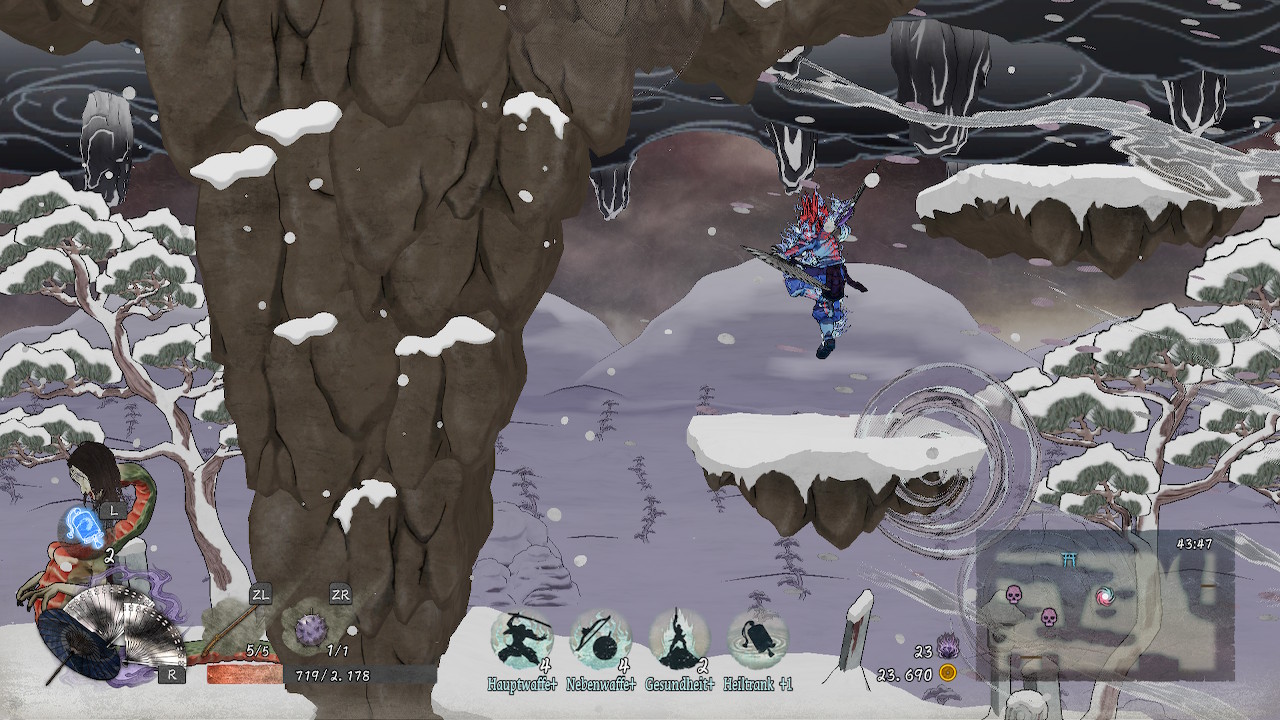
Task: Select the Hauptwaffe+ upgrade icon
Action: pyautogui.click(x=521, y=640)
